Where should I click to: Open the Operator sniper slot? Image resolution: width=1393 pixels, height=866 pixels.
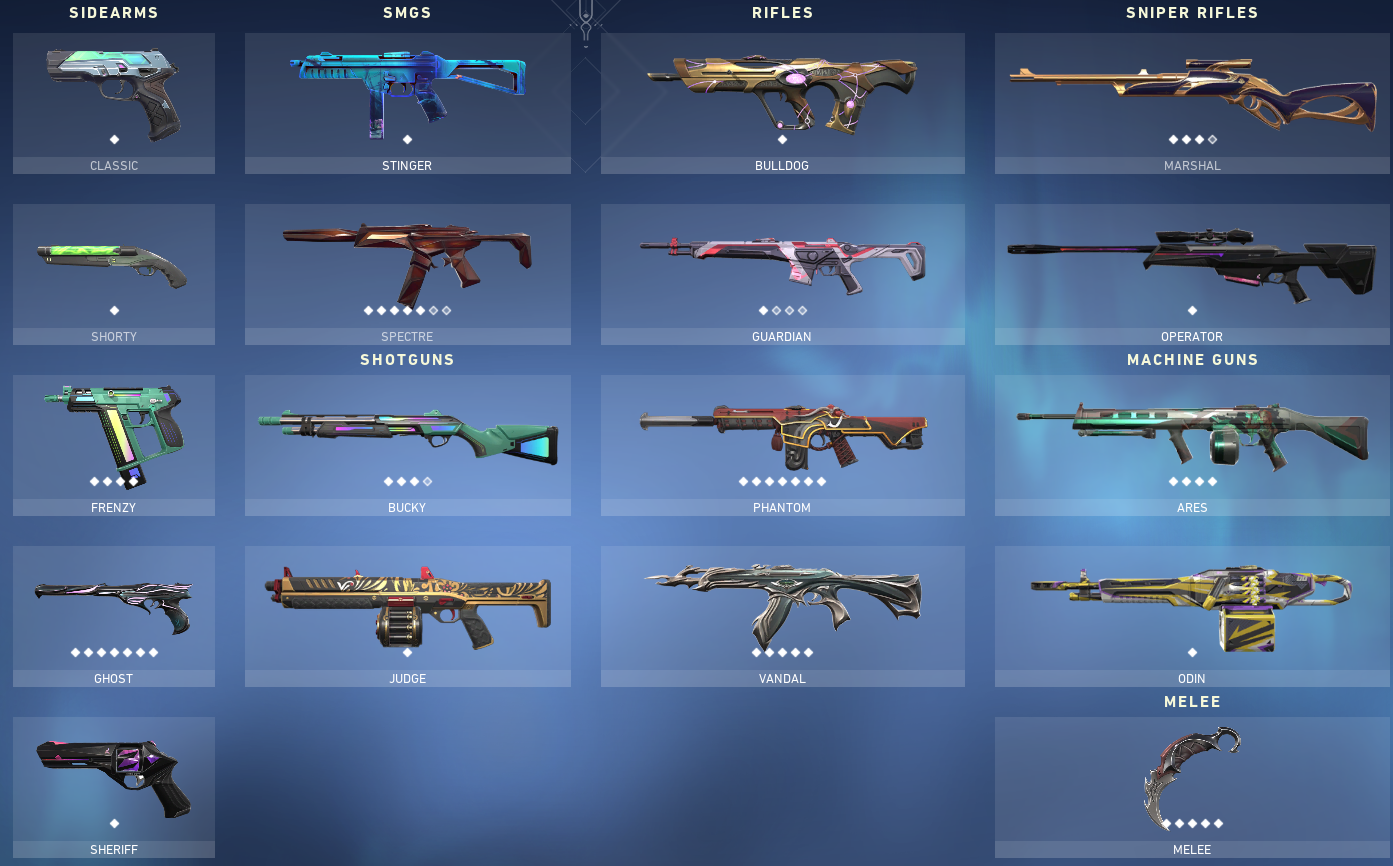point(1191,265)
